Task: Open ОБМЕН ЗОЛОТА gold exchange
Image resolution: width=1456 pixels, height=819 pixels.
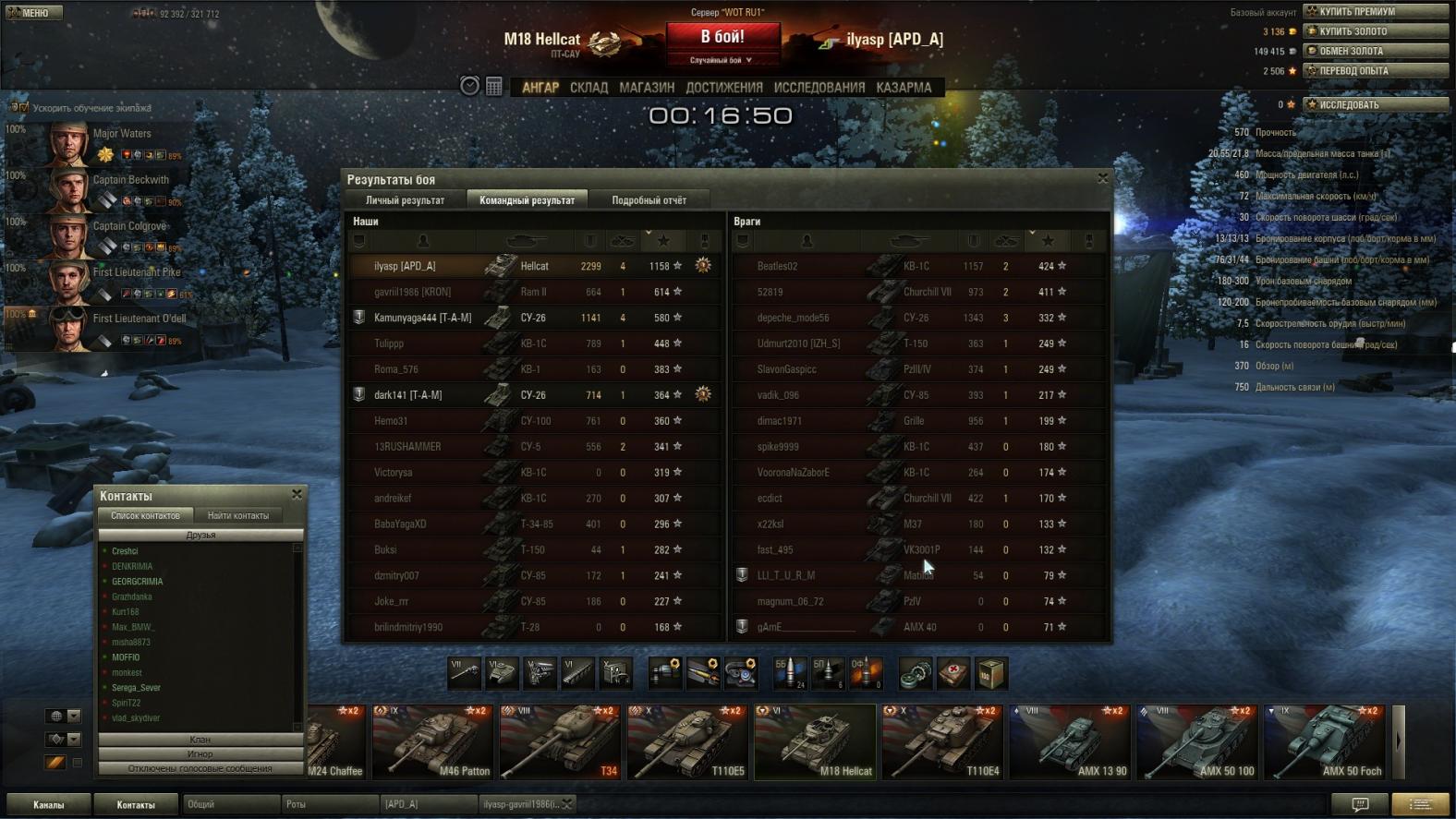Action: 1375,51
